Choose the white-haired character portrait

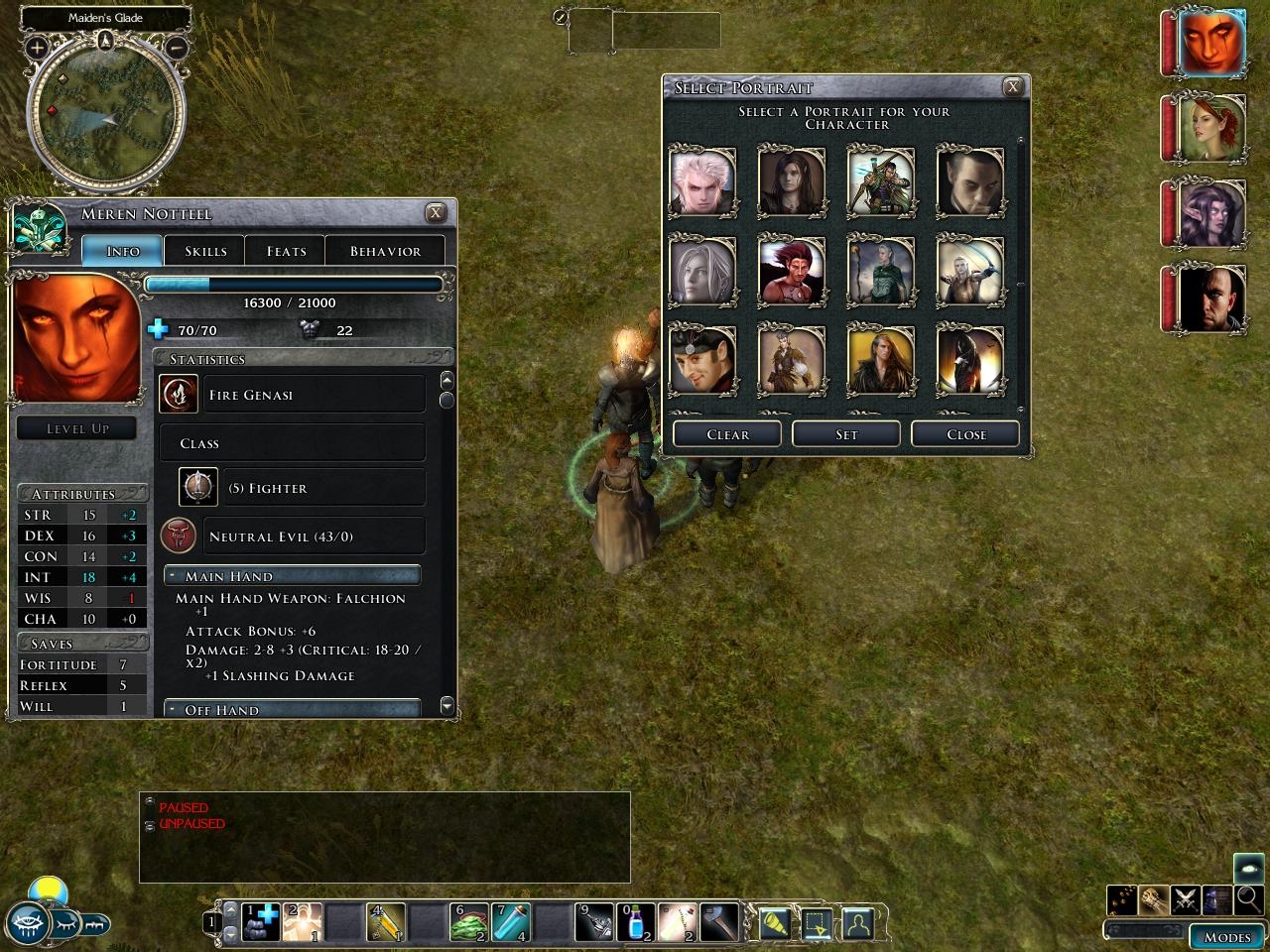coord(702,181)
